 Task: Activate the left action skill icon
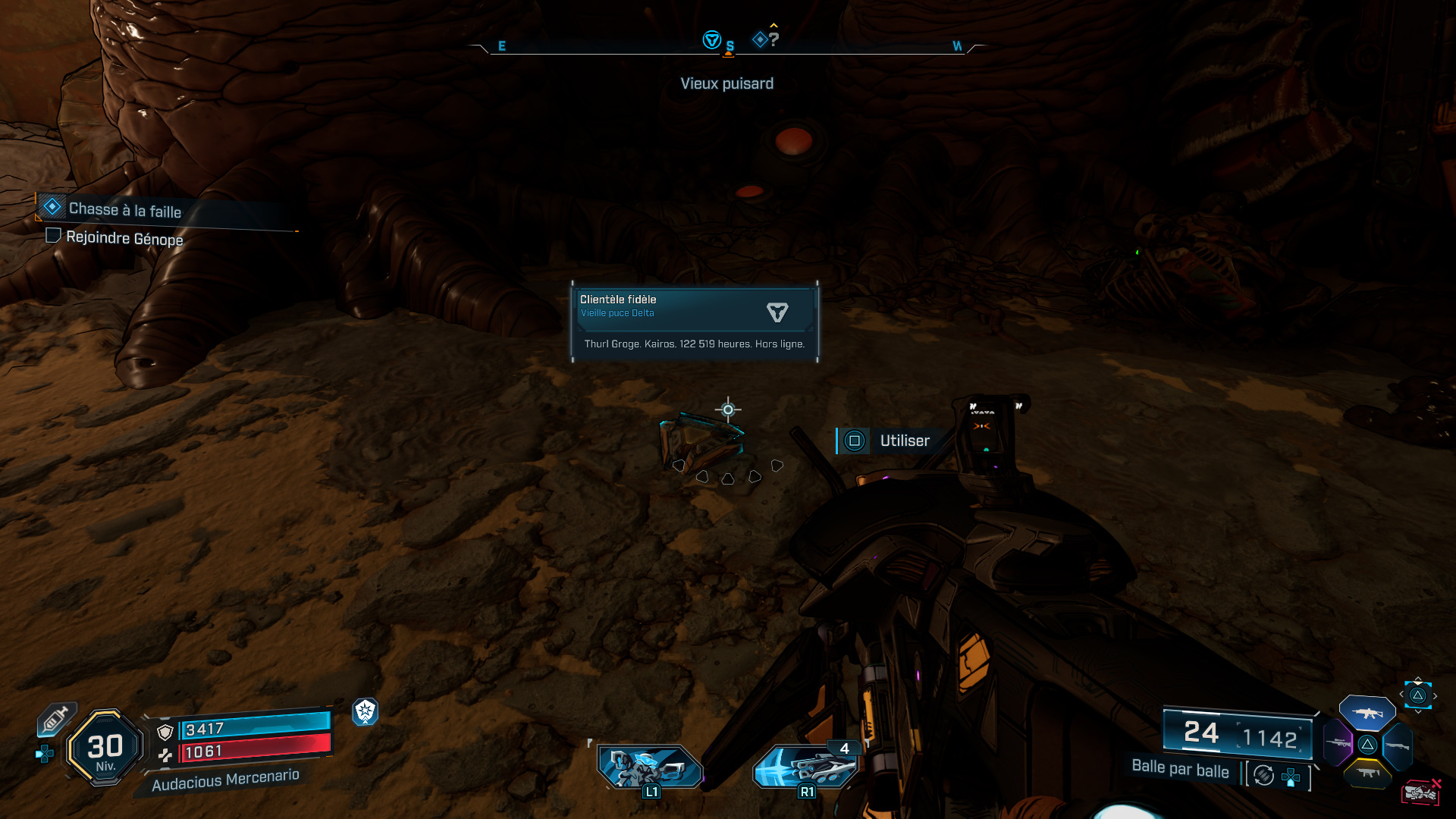649,767
